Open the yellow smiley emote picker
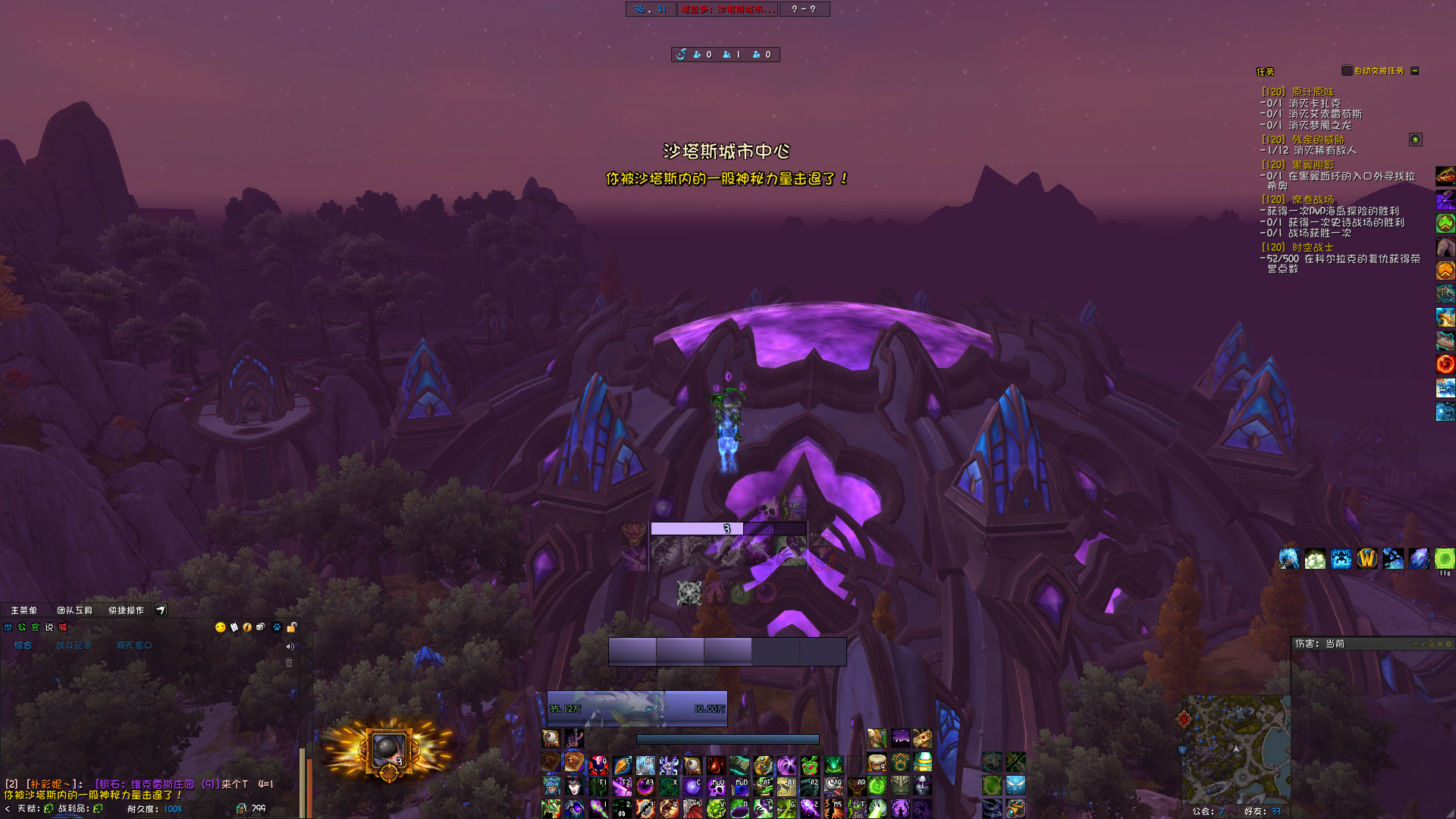 [x=221, y=627]
